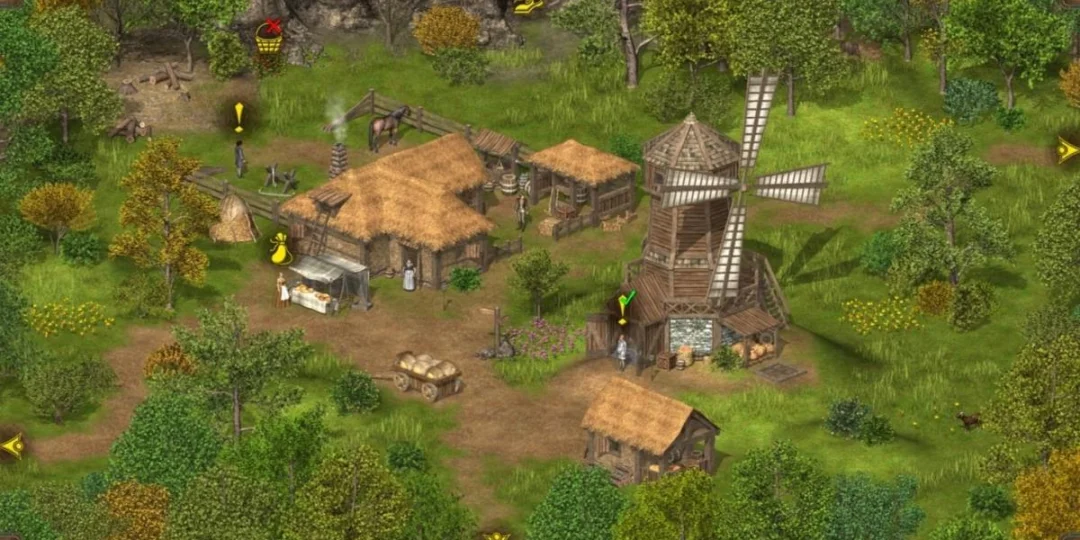Follow the yellow exit arrow pointing left
Viewport: 1080px width, 540px height.
pos(12,445)
